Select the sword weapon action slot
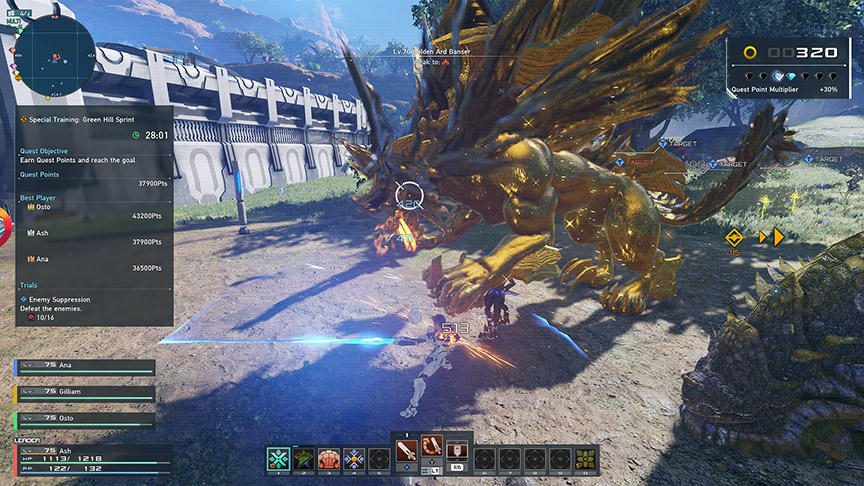Image resolution: width=864 pixels, height=486 pixels. (x=407, y=449)
